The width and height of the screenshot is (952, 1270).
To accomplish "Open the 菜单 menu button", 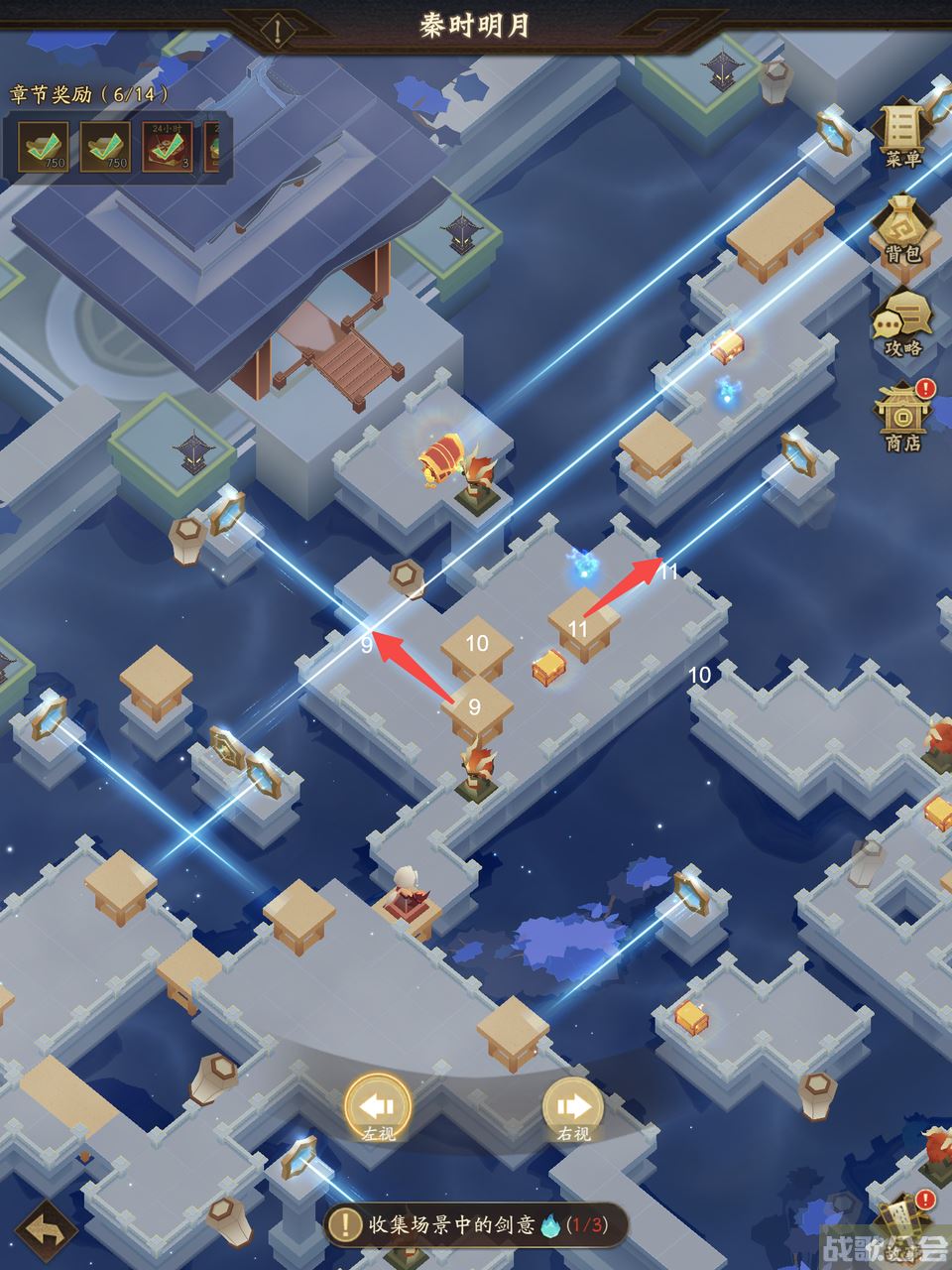I will coord(902,134).
